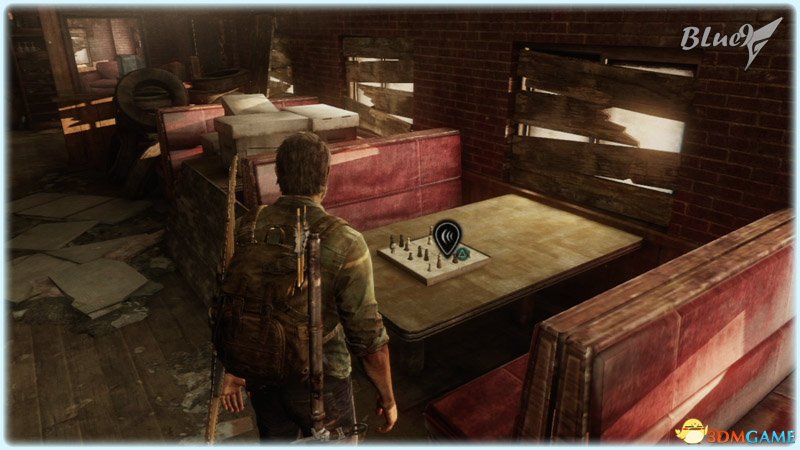
Task: Select the interaction marker above the chessboard
Action: [x=447, y=237]
